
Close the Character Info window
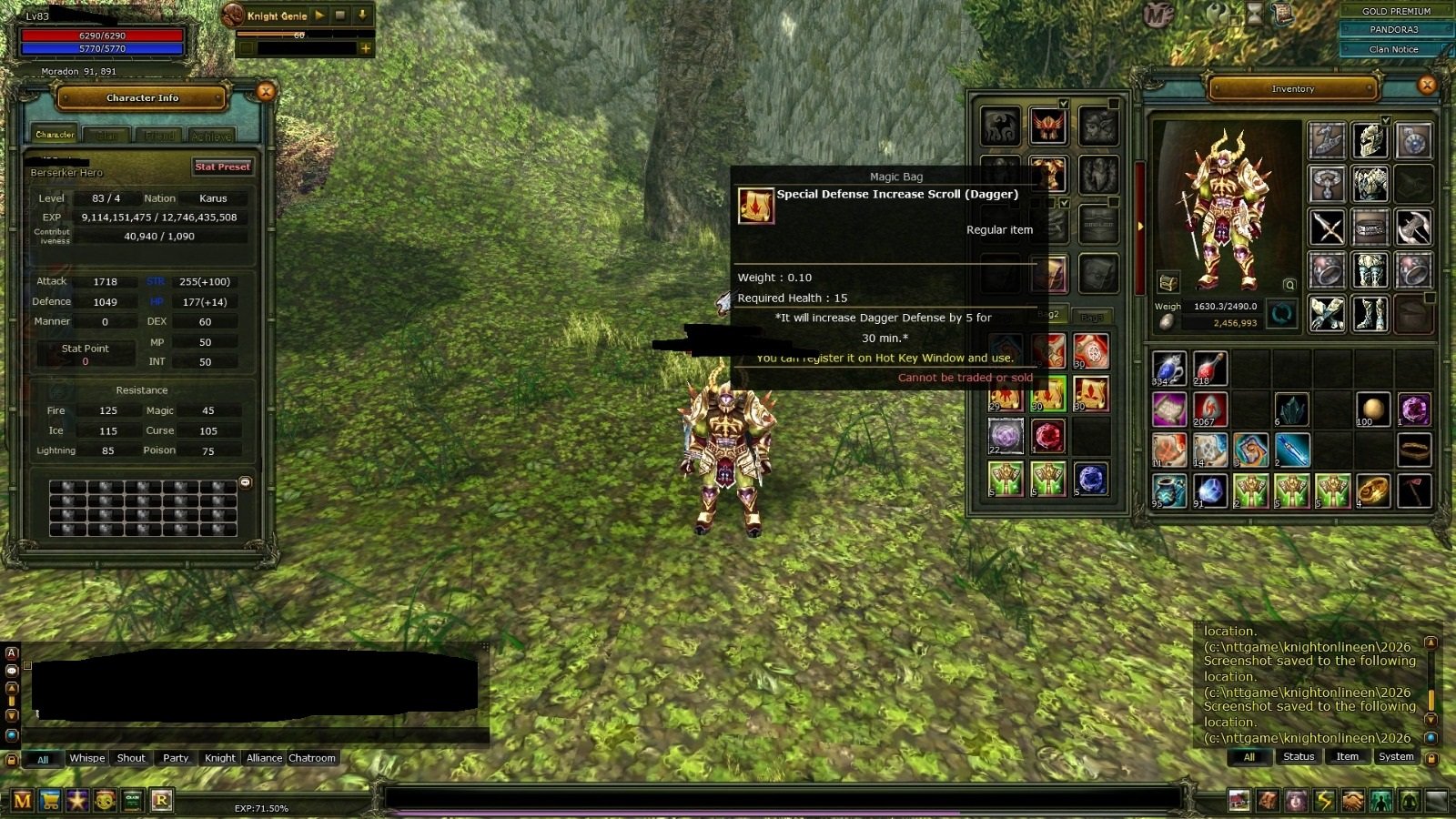point(266,91)
